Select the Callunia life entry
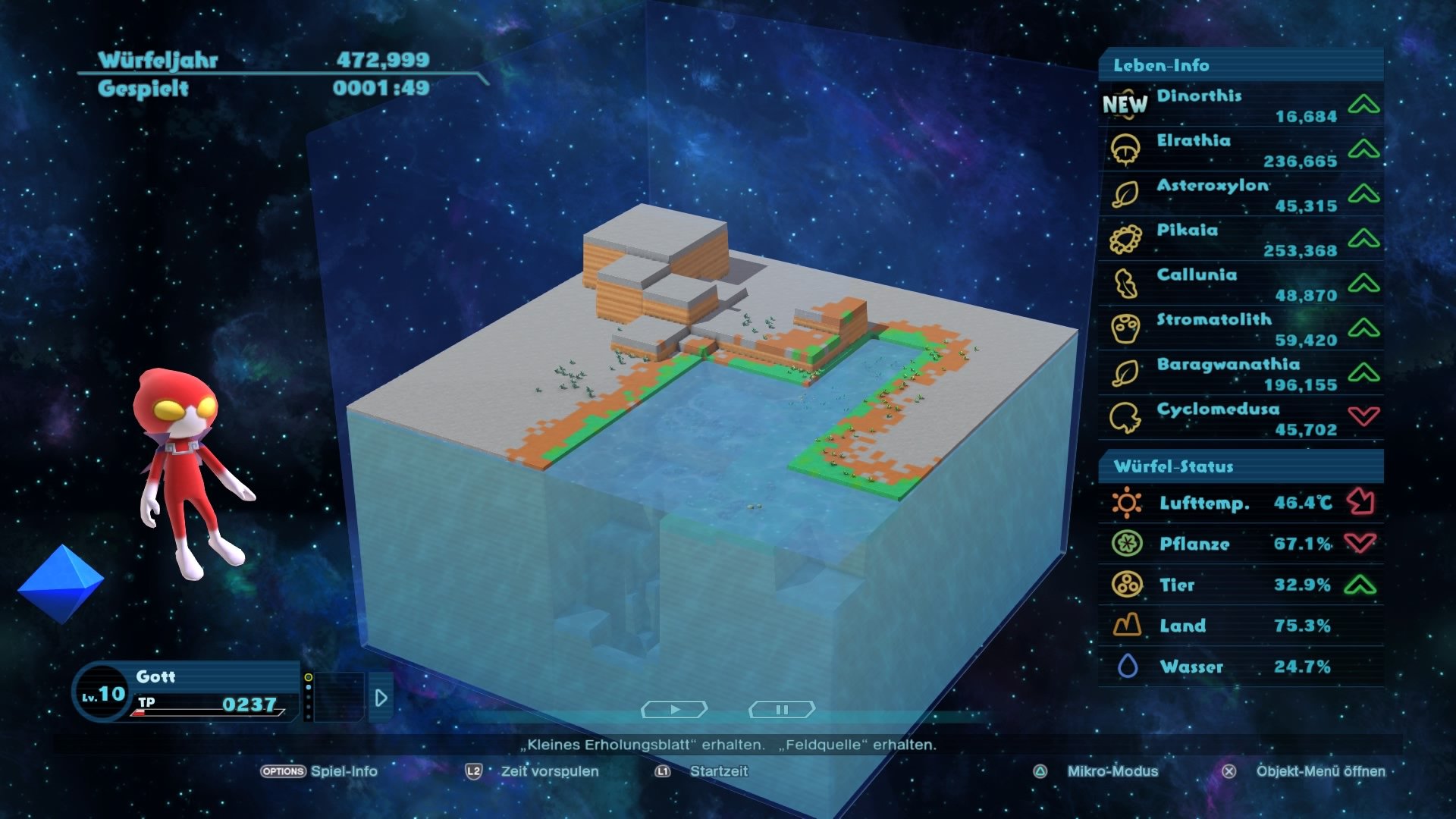Image resolution: width=1456 pixels, height=819 pixels. [x=1241, y=284]
